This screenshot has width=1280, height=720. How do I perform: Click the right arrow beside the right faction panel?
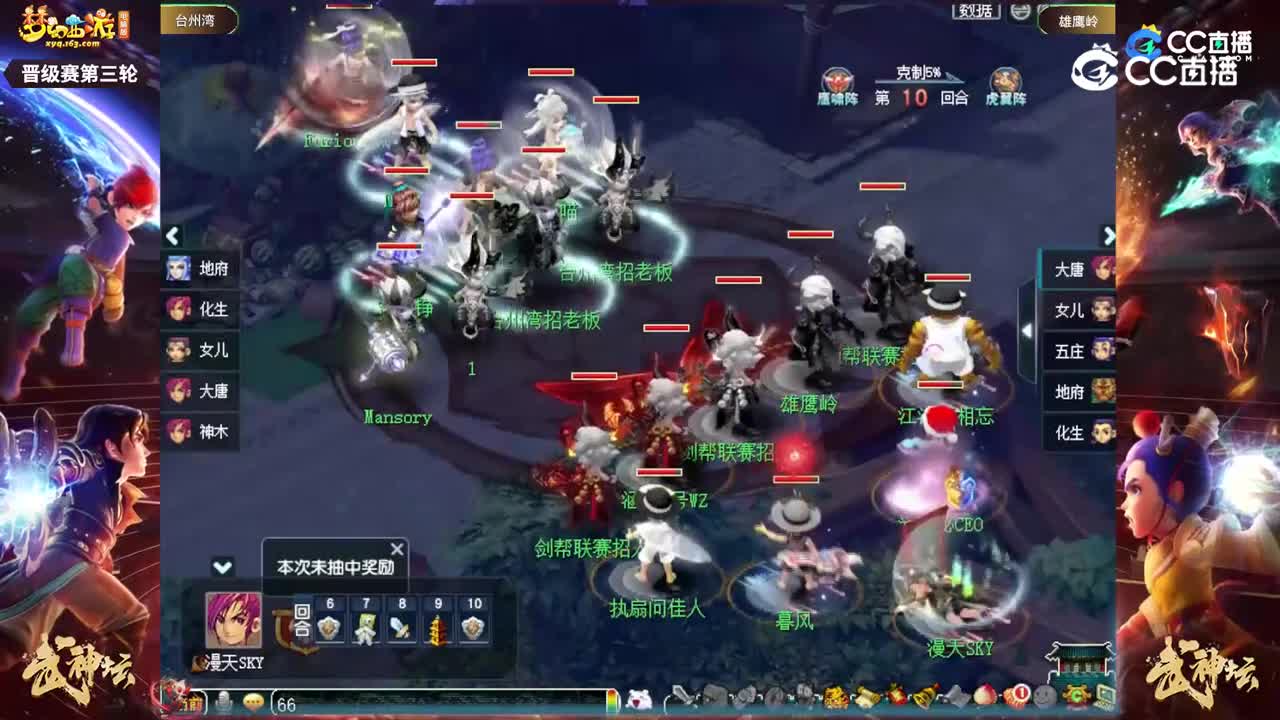1109,235
